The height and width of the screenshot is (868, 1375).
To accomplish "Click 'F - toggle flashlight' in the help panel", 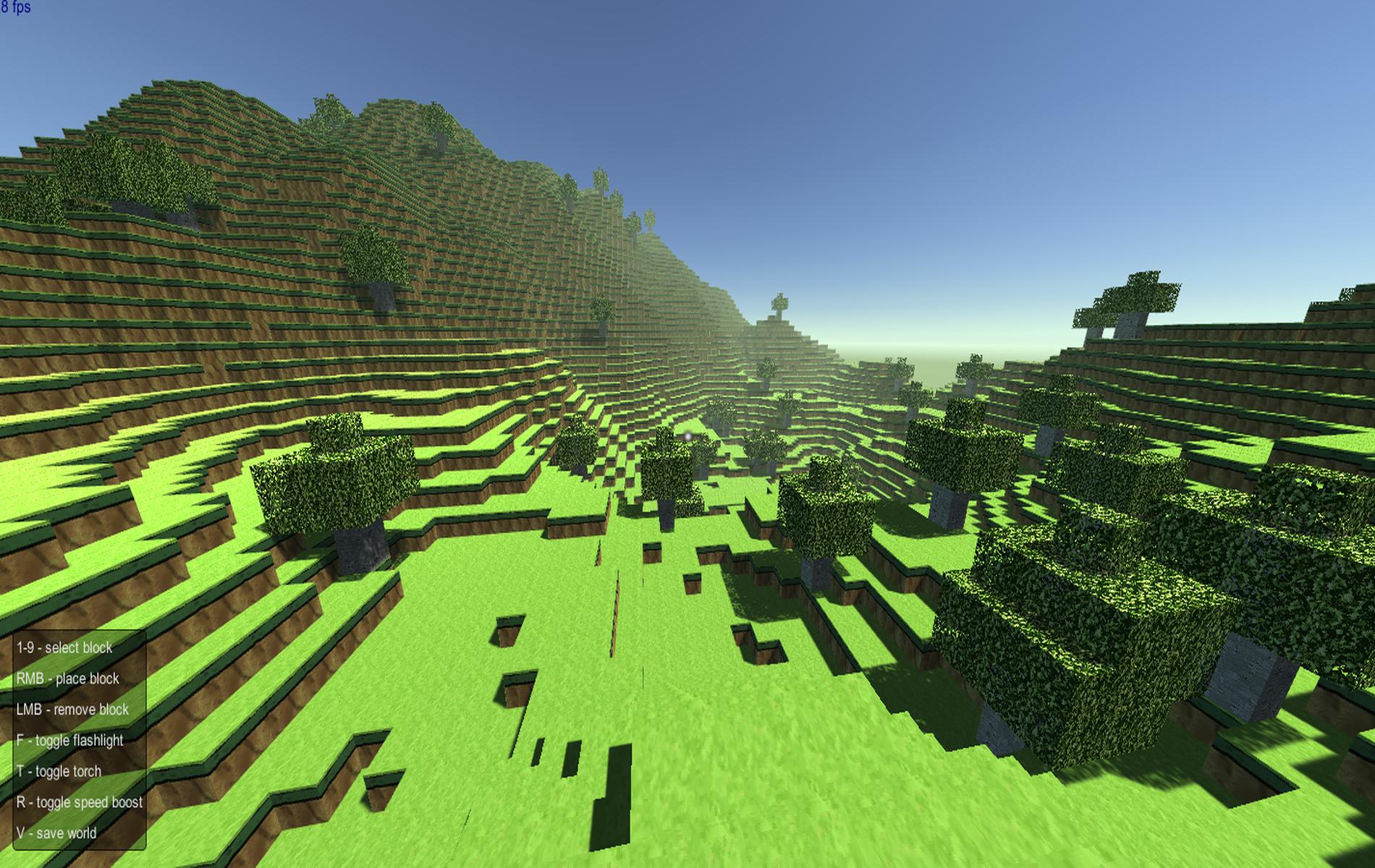I will click(69, 741).
